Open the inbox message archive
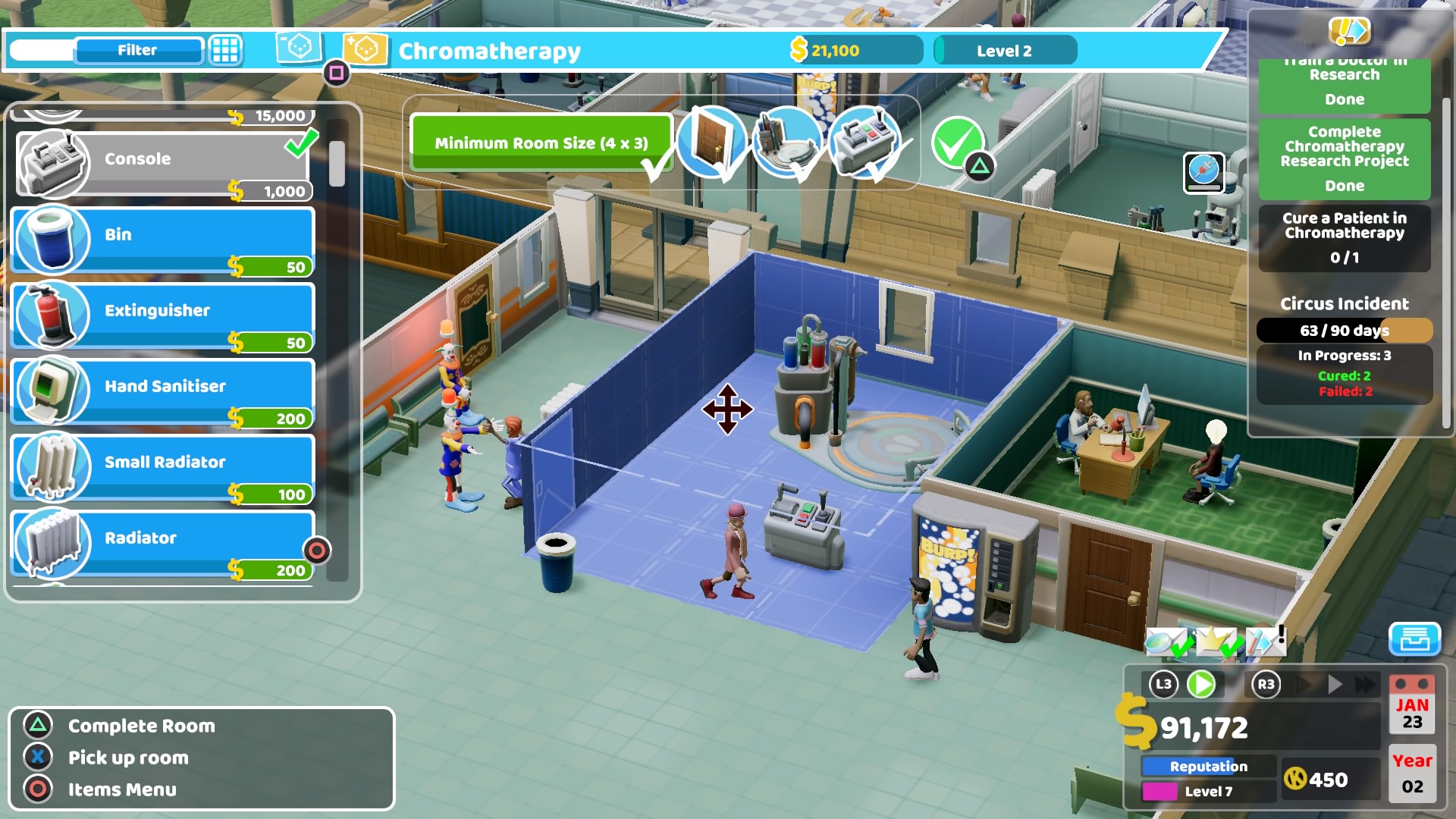 point(1417,639)
